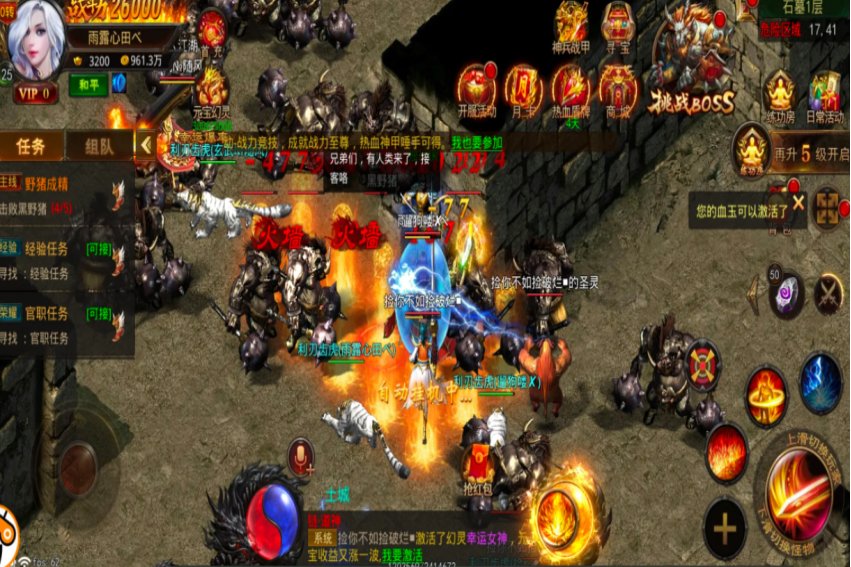Toggle the green 和平 attack mode button
This screenshot has width=851, height=567.
coord(88,85)
